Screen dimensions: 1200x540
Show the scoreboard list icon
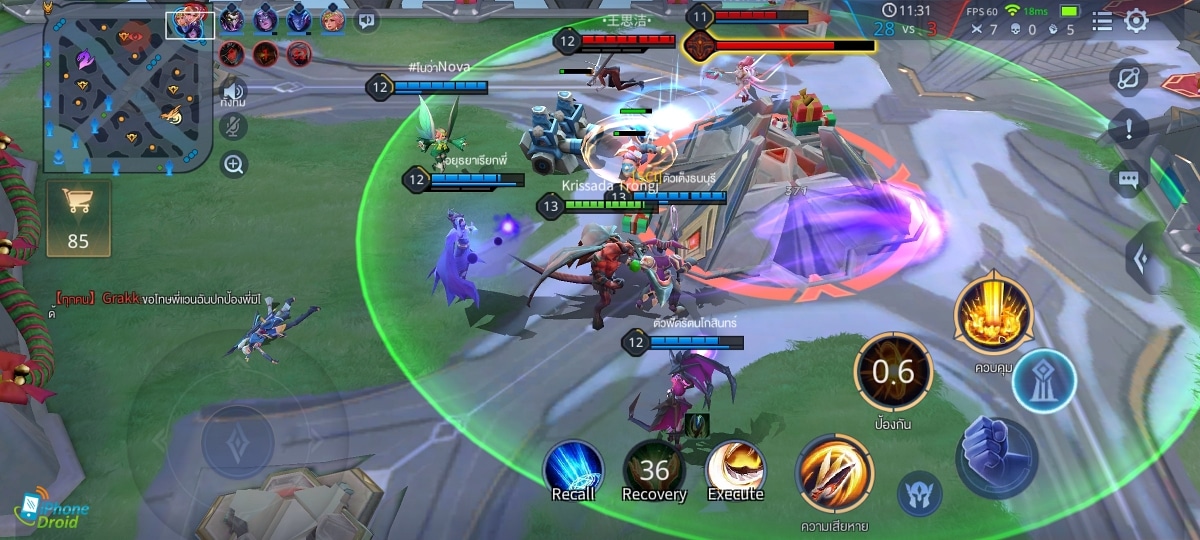tap(1102, 21)
